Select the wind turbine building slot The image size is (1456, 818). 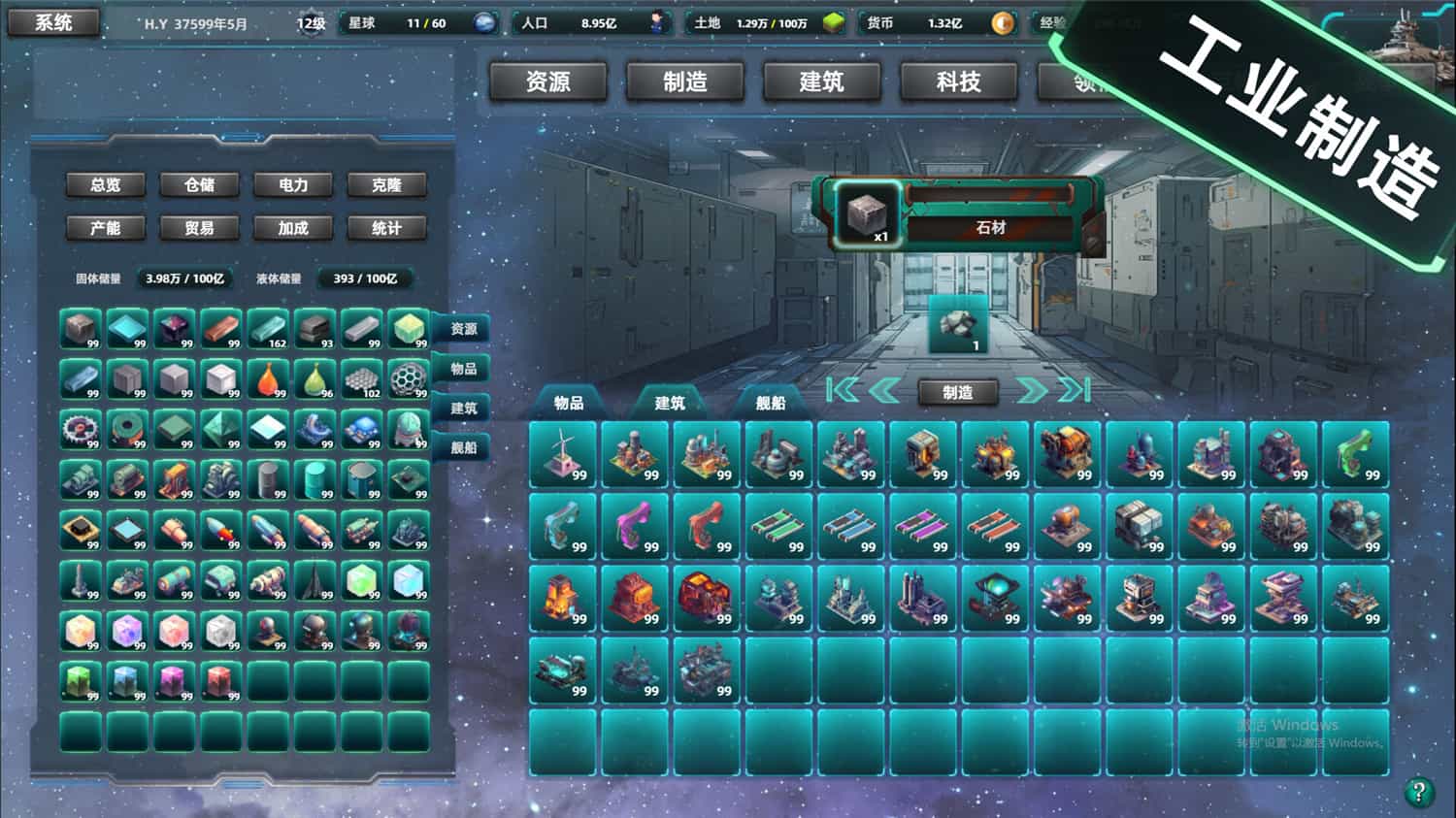tap(563, 454)
